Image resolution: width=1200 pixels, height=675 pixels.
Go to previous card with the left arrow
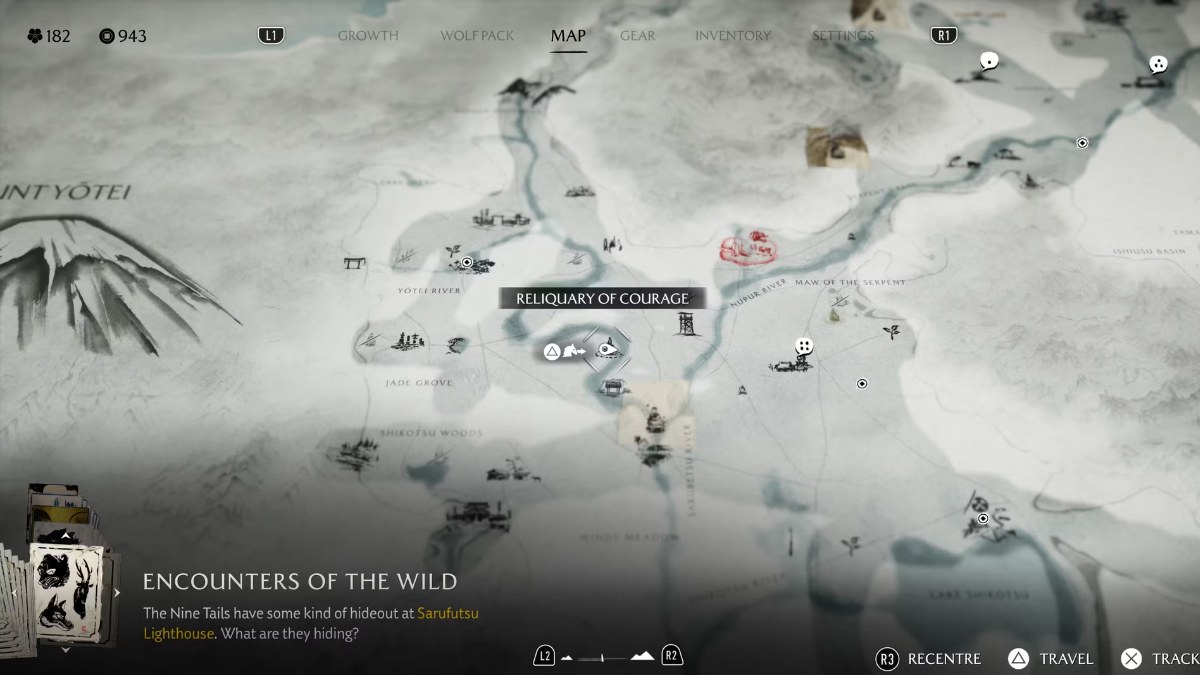tap(12, 592)
